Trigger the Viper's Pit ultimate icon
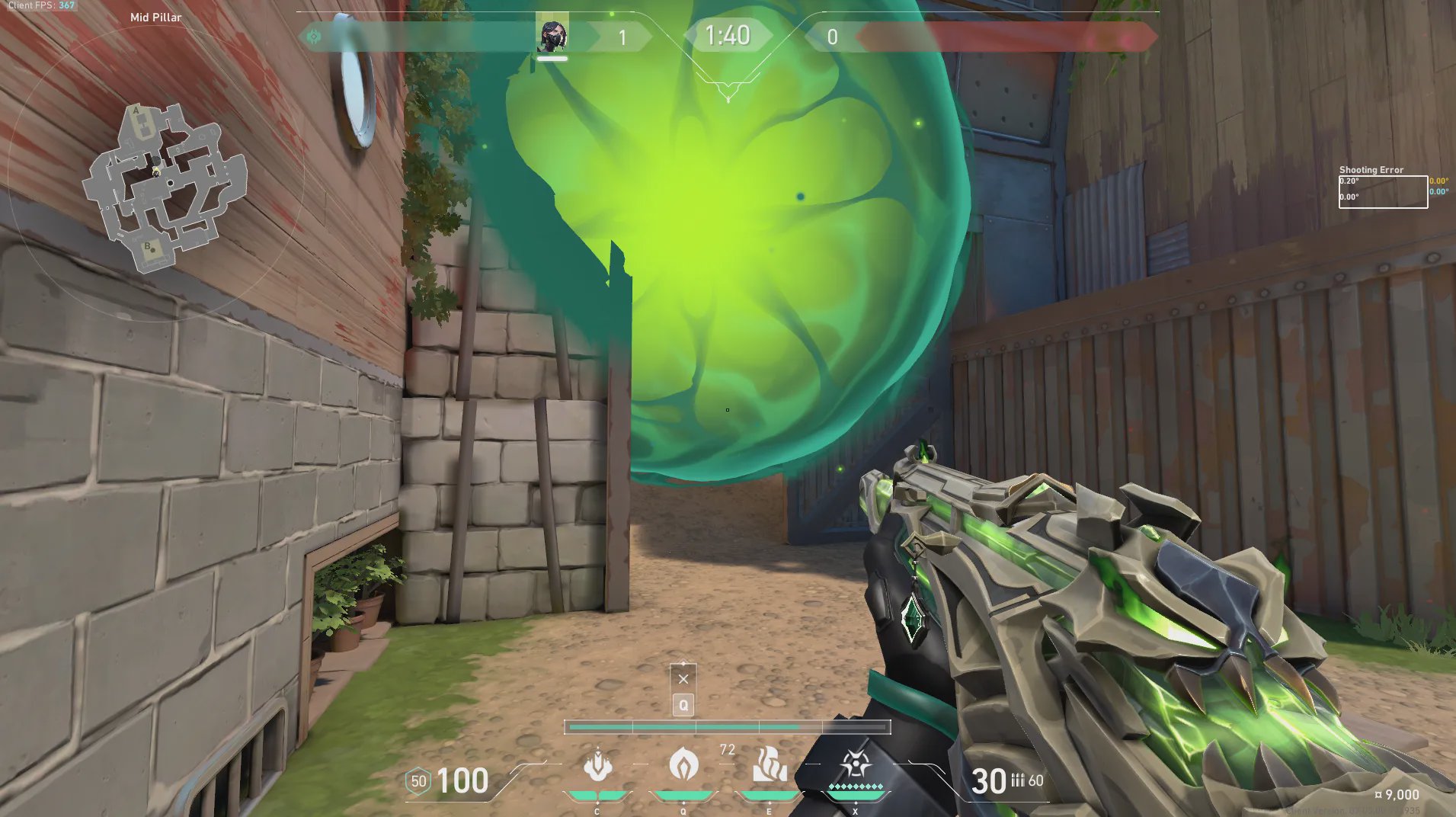The image size is (1456, 817). 855,765
